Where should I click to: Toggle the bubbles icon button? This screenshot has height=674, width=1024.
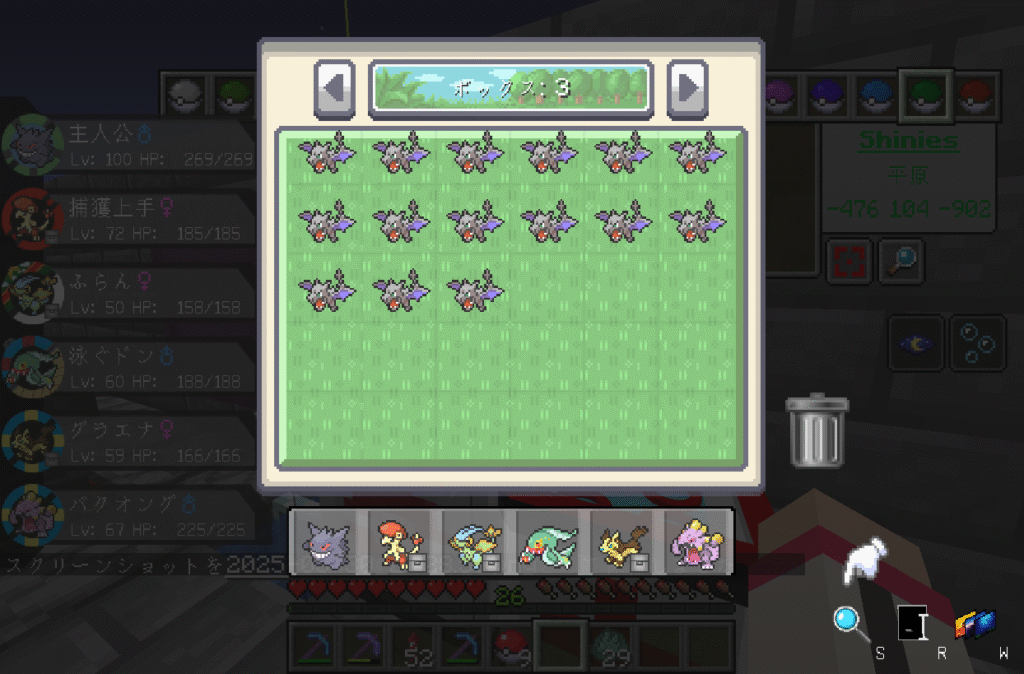(x=976, y=343)
